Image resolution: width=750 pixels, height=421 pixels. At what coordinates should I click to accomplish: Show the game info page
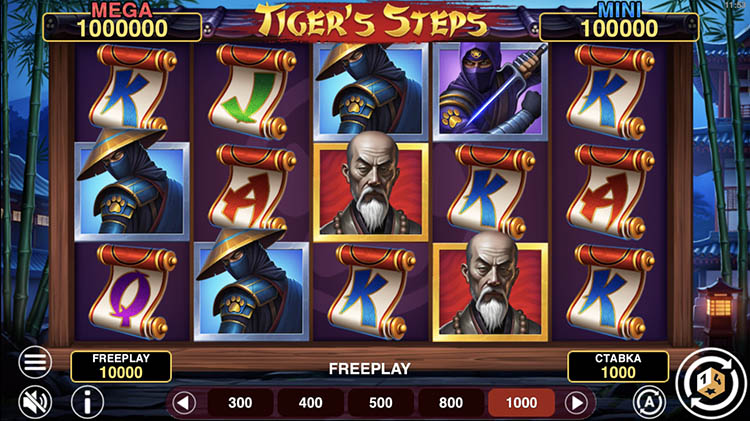click(88, 402)
